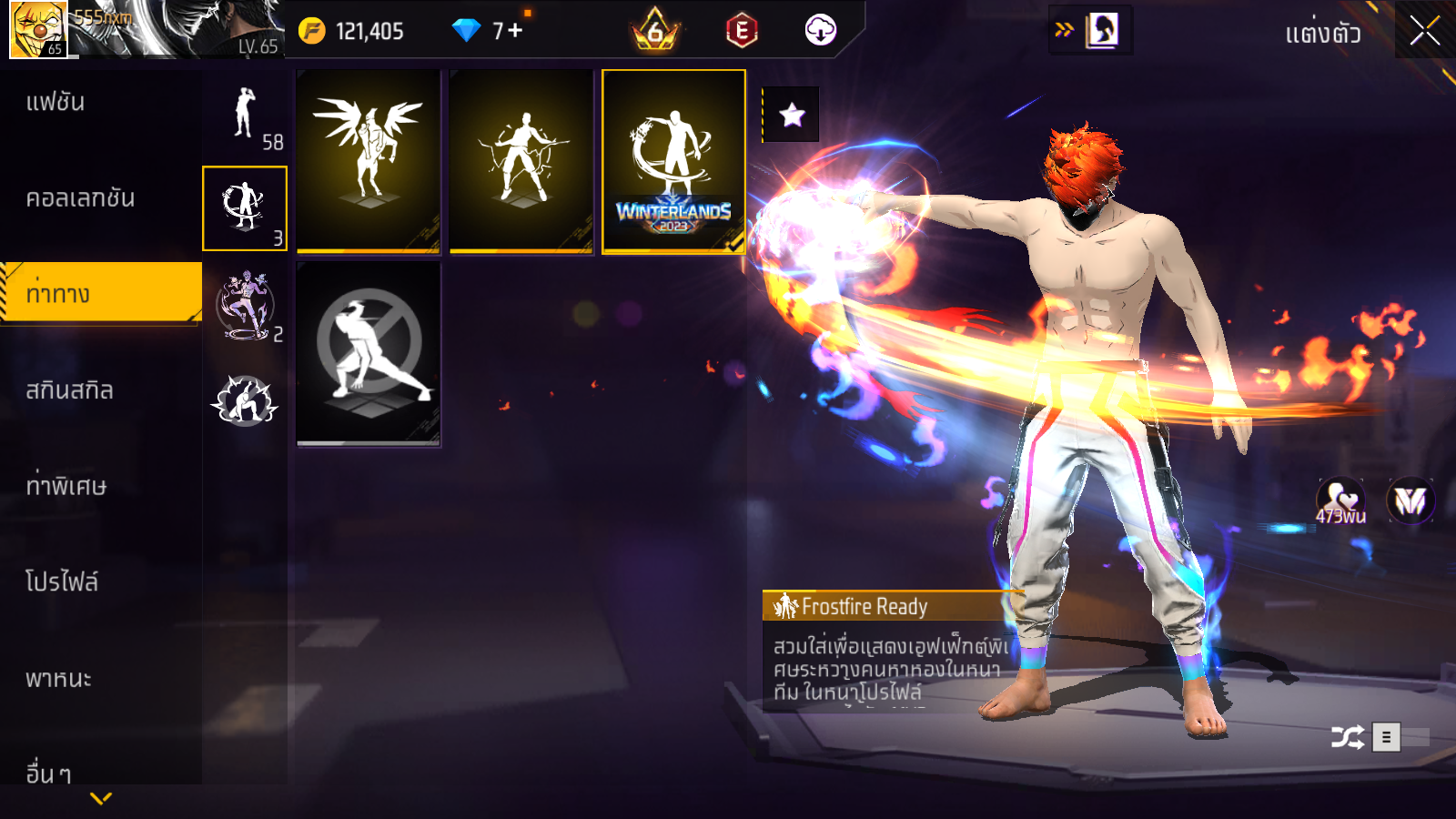Select the lightning stance emote
1456x819 pixels.
tap(521, 161)
